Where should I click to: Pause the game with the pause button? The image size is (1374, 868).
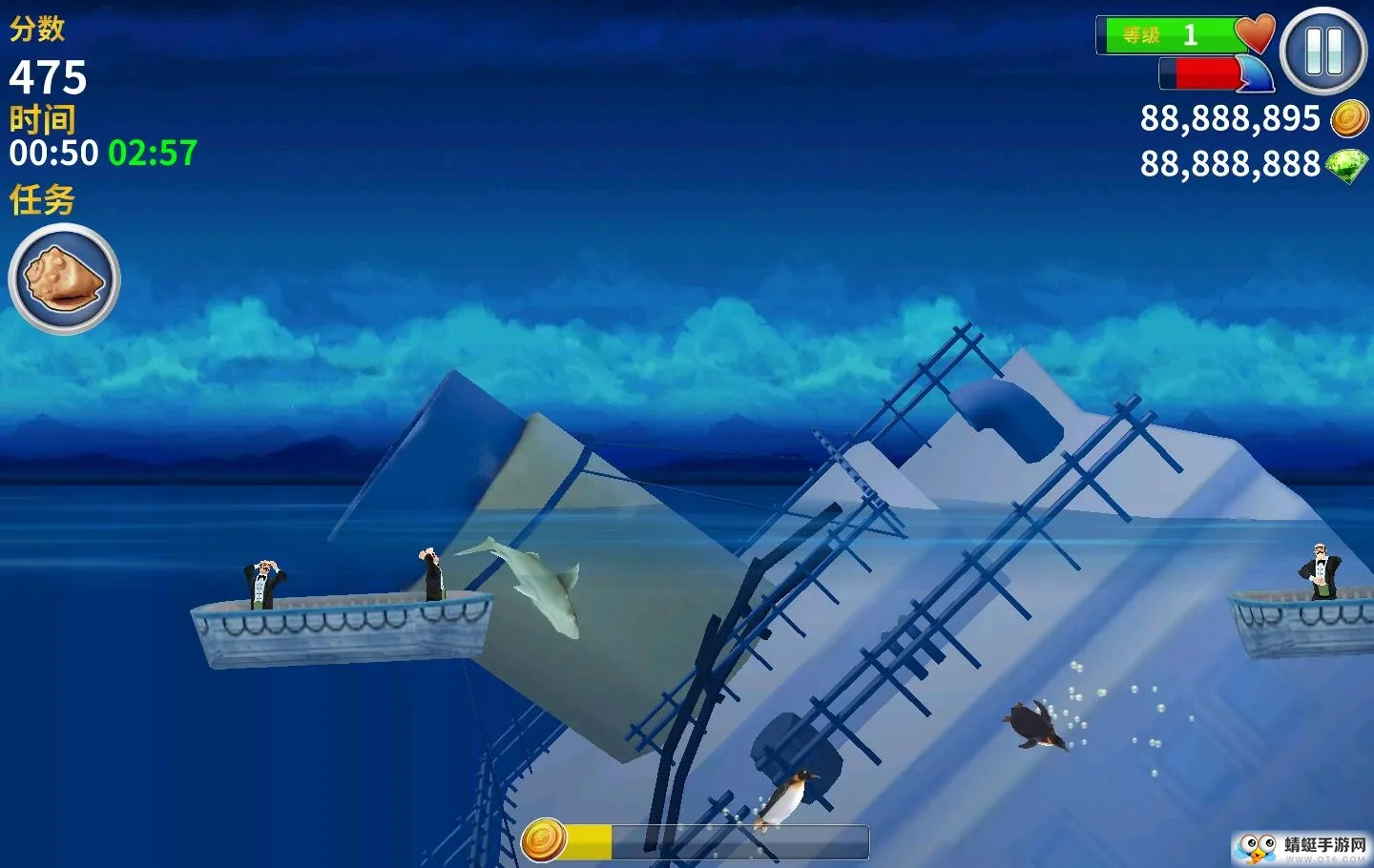[x=1323, y=51]
